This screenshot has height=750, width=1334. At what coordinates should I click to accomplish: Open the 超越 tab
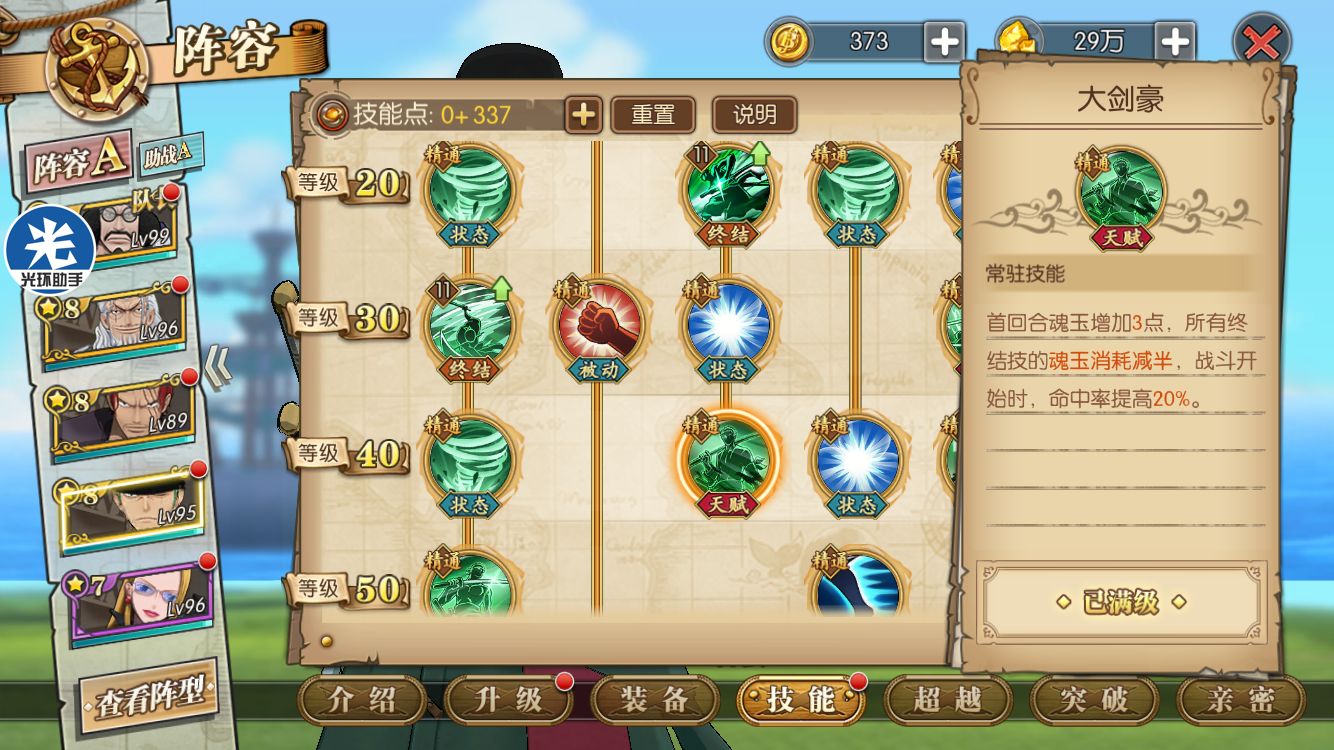pos(946,701)
